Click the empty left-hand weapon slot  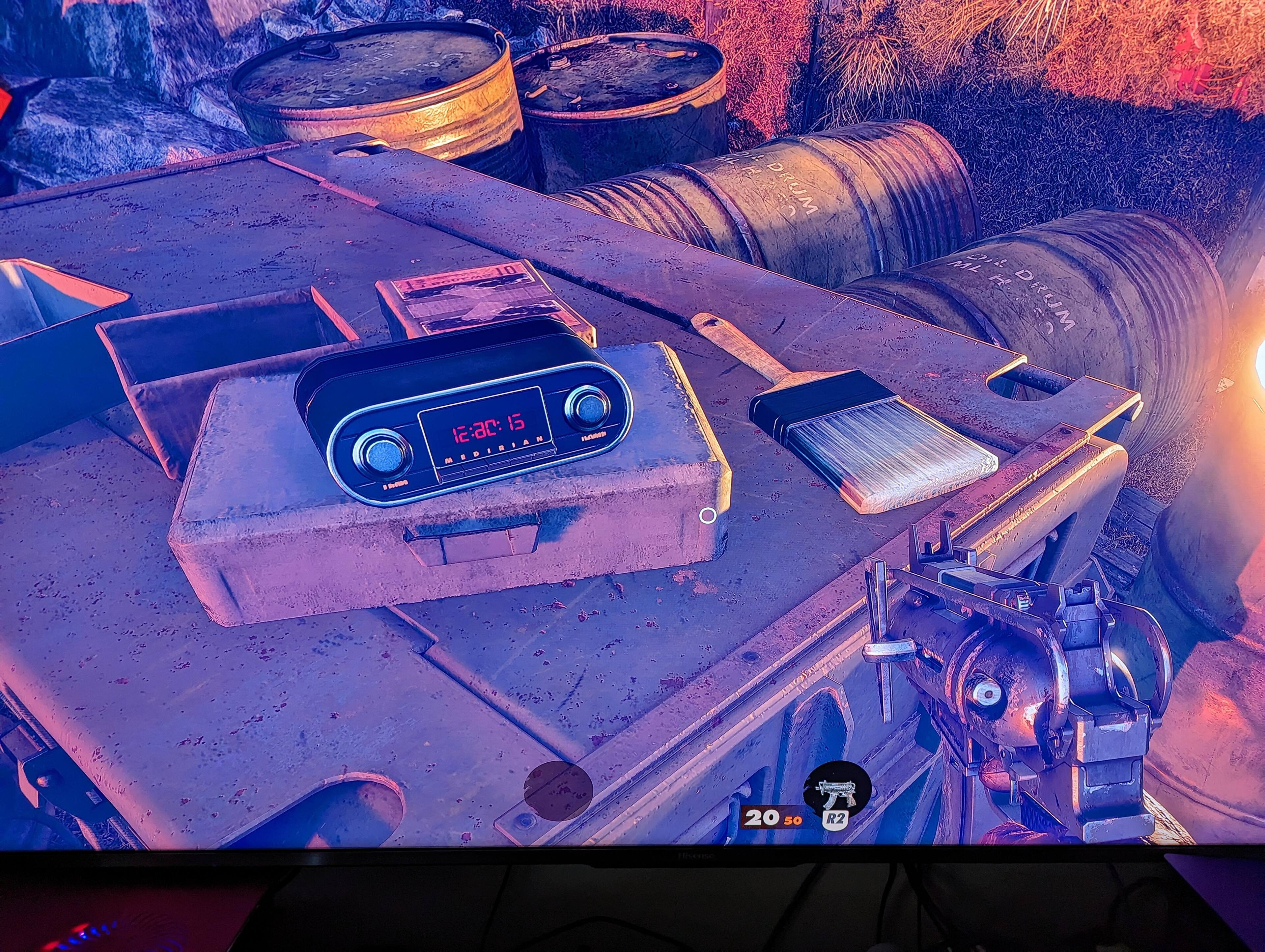(x=558, y=791)
